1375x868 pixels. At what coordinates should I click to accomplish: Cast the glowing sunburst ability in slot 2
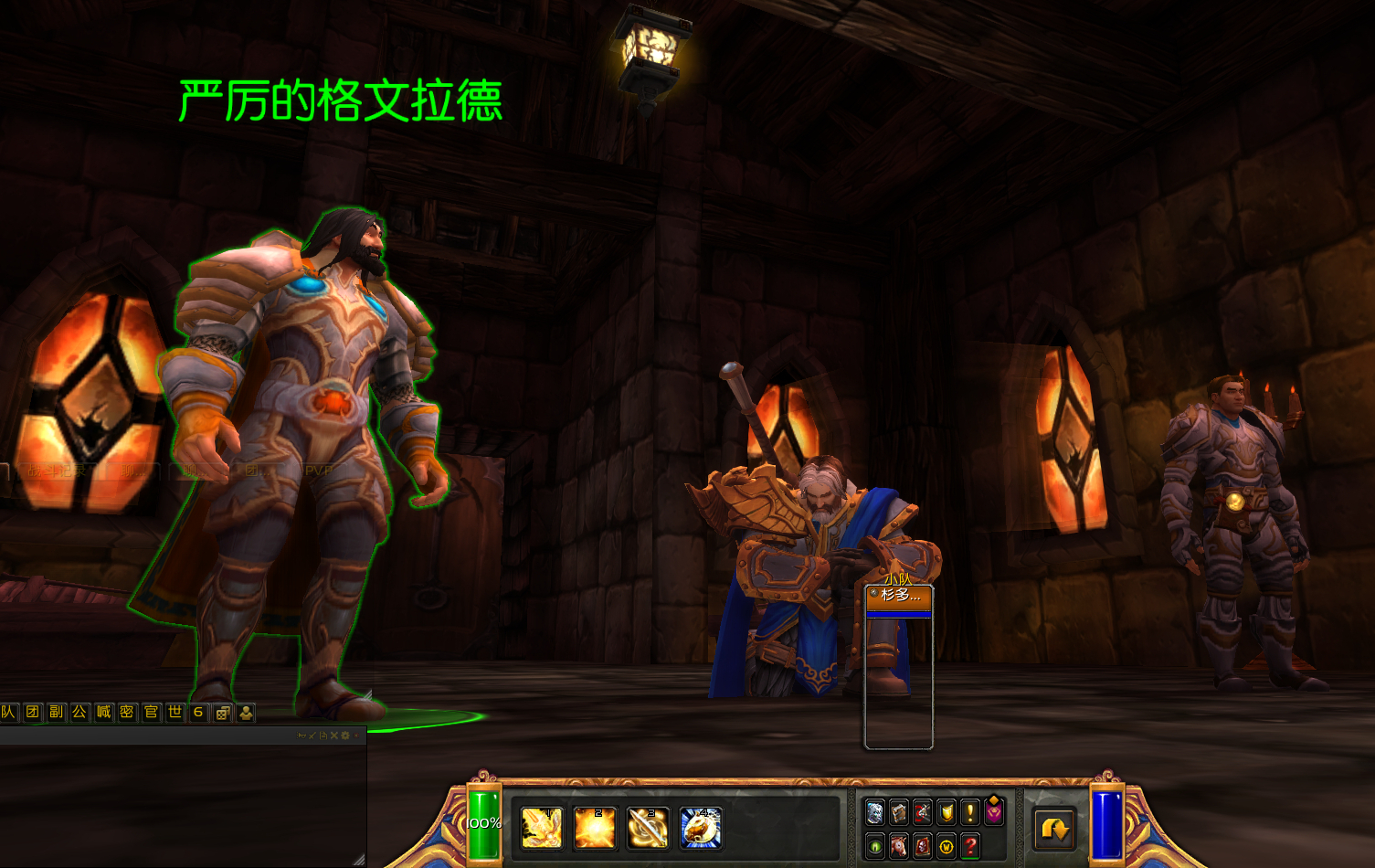(x=595, y=828)
